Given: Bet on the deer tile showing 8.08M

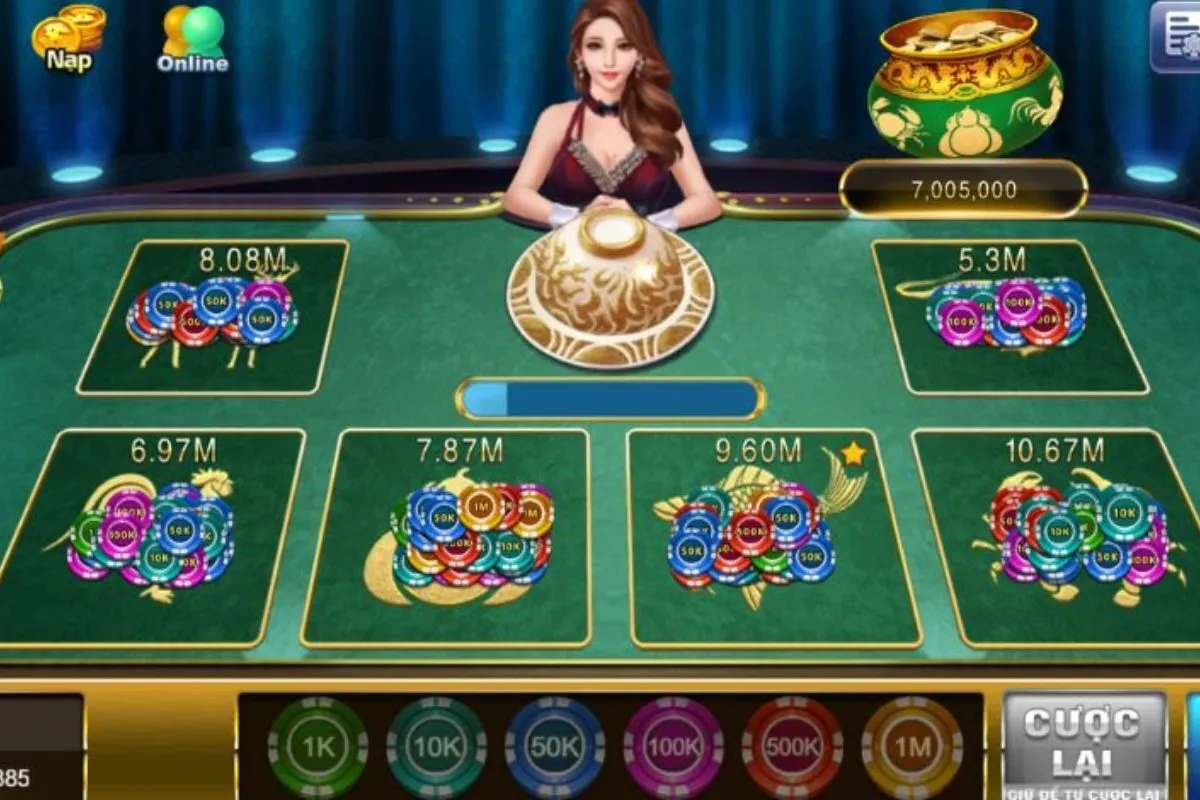Looking at the screenshot, I should click(x=212, y=316).
